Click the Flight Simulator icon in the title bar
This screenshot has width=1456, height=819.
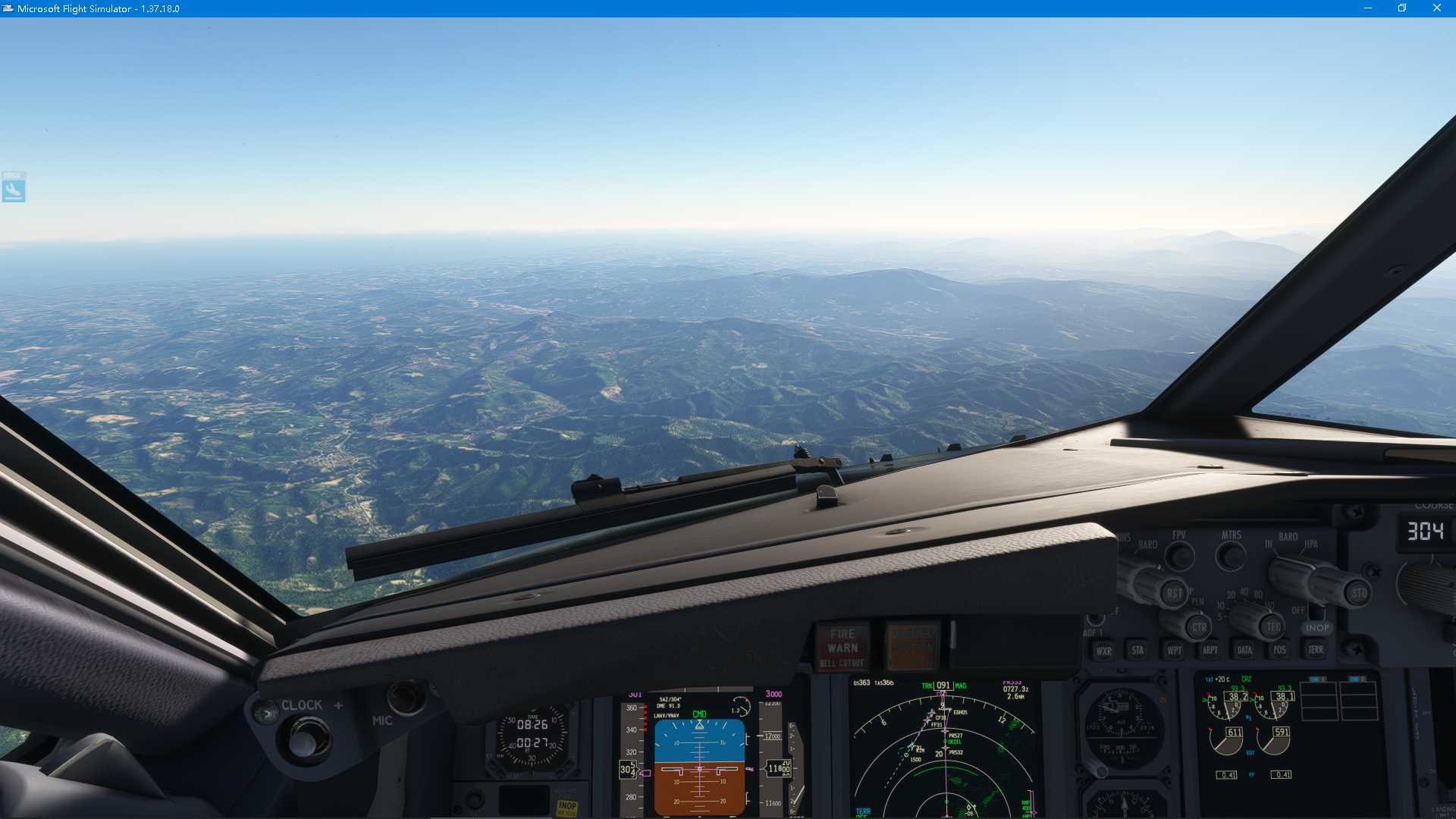pos(9,8)
